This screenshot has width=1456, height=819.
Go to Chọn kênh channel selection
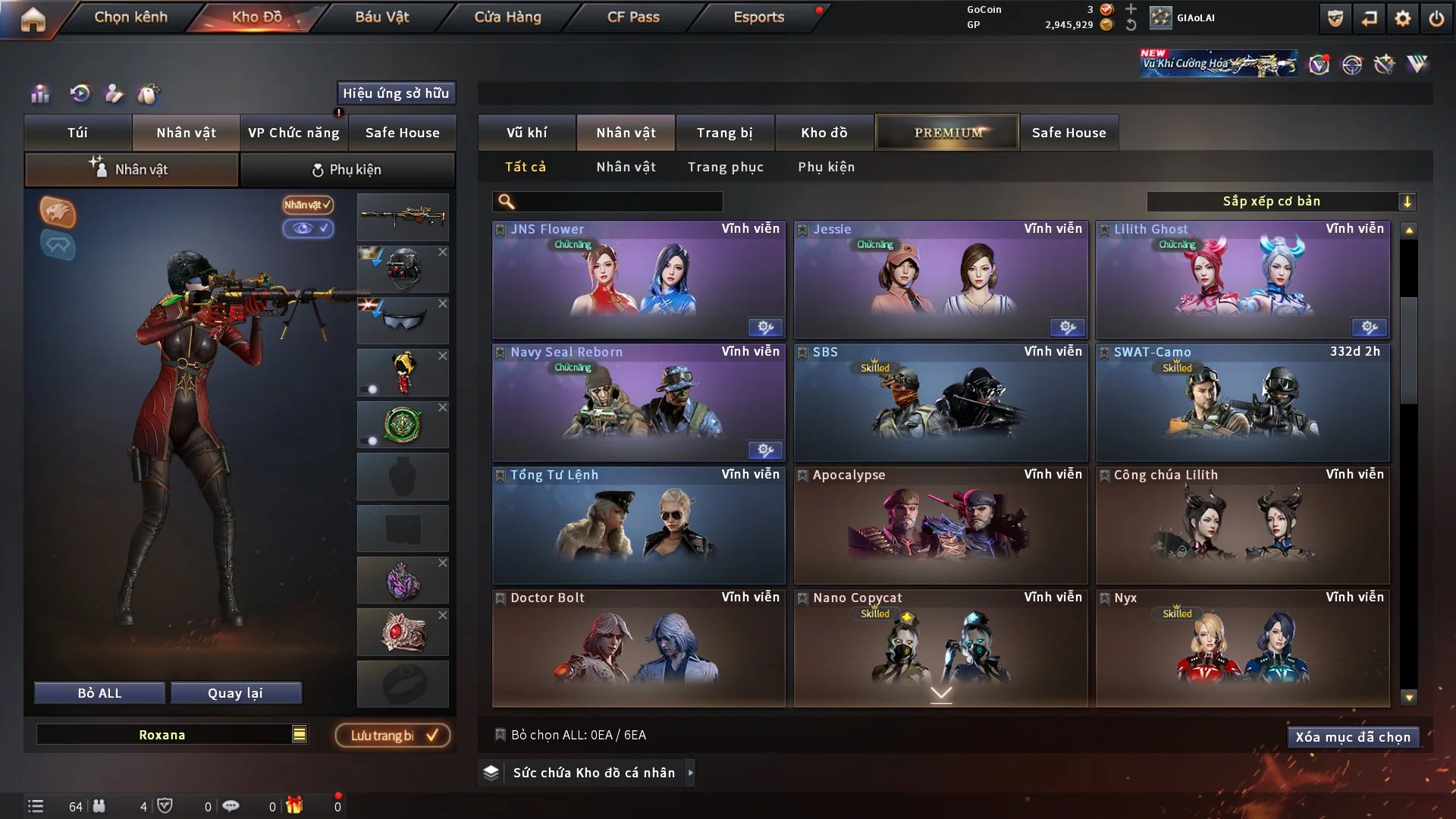pos(130,17)
